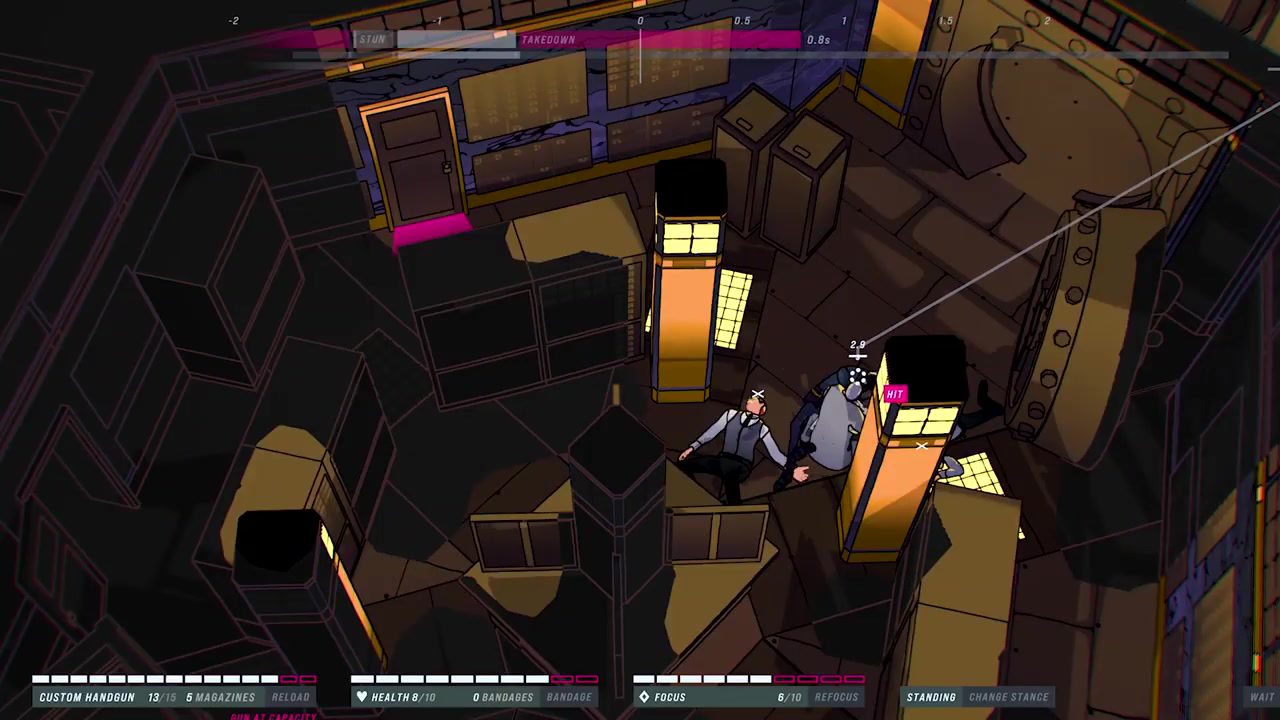Click the diamond Focus icon
This screenshot has height=720, width=1280.
[x=645, y=697]
